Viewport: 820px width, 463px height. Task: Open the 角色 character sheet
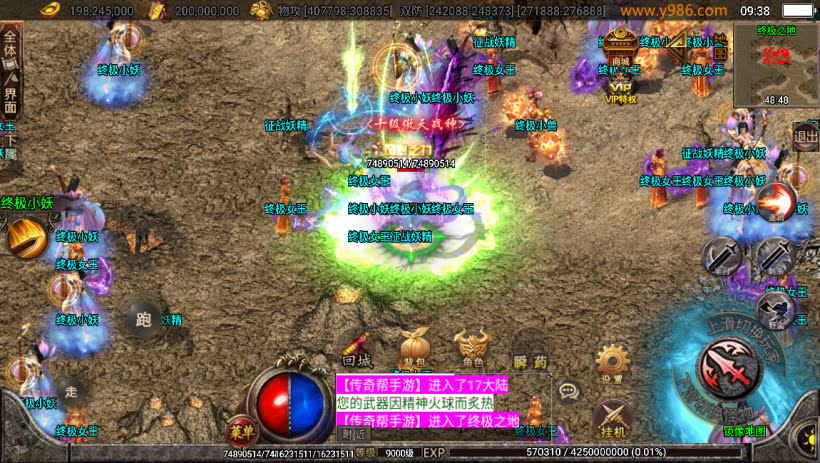(x=471, y=346)
